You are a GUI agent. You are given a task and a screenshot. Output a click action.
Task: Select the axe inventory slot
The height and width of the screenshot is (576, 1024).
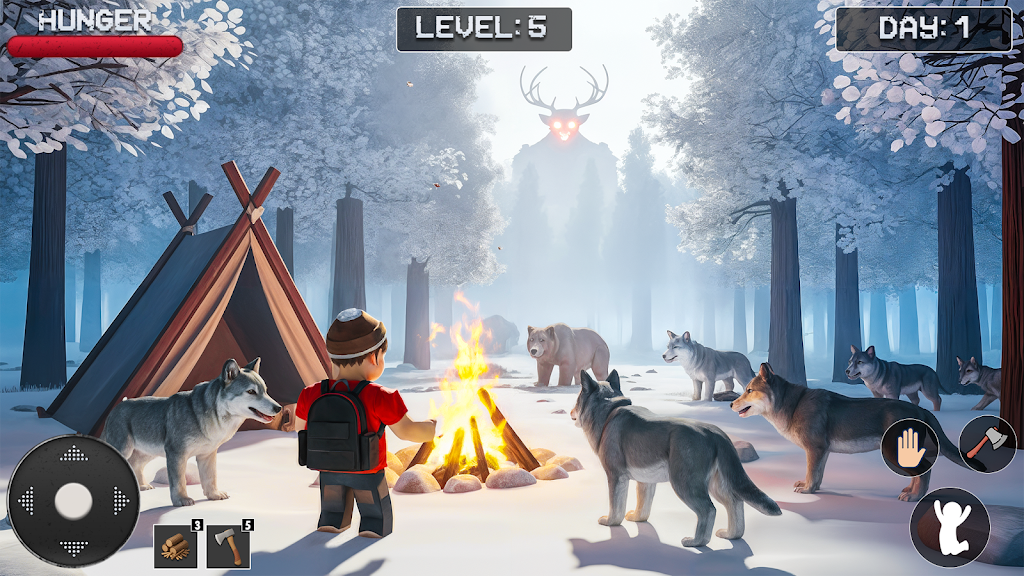[228, 547]
